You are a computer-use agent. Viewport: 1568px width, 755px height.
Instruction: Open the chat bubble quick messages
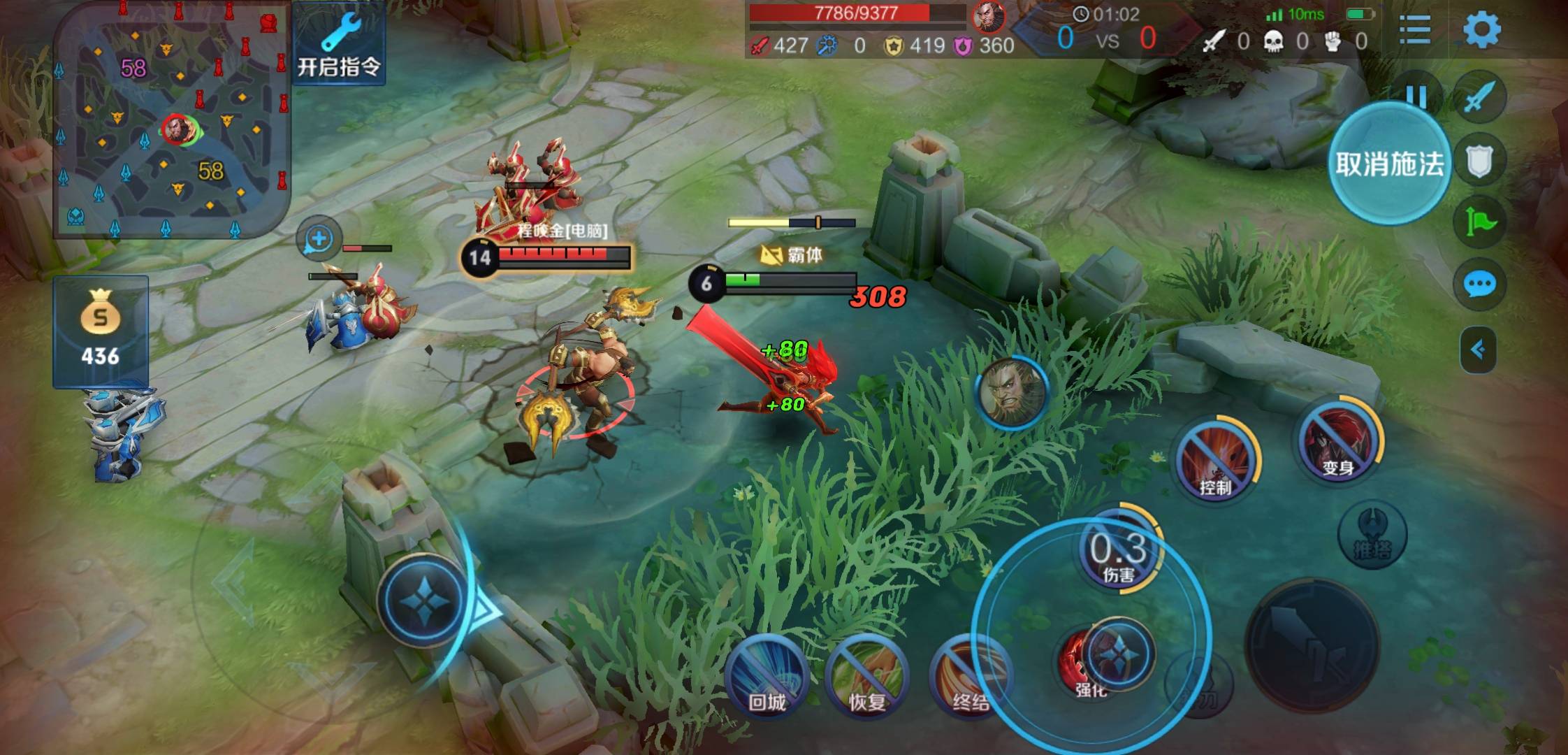[1479, 285]
